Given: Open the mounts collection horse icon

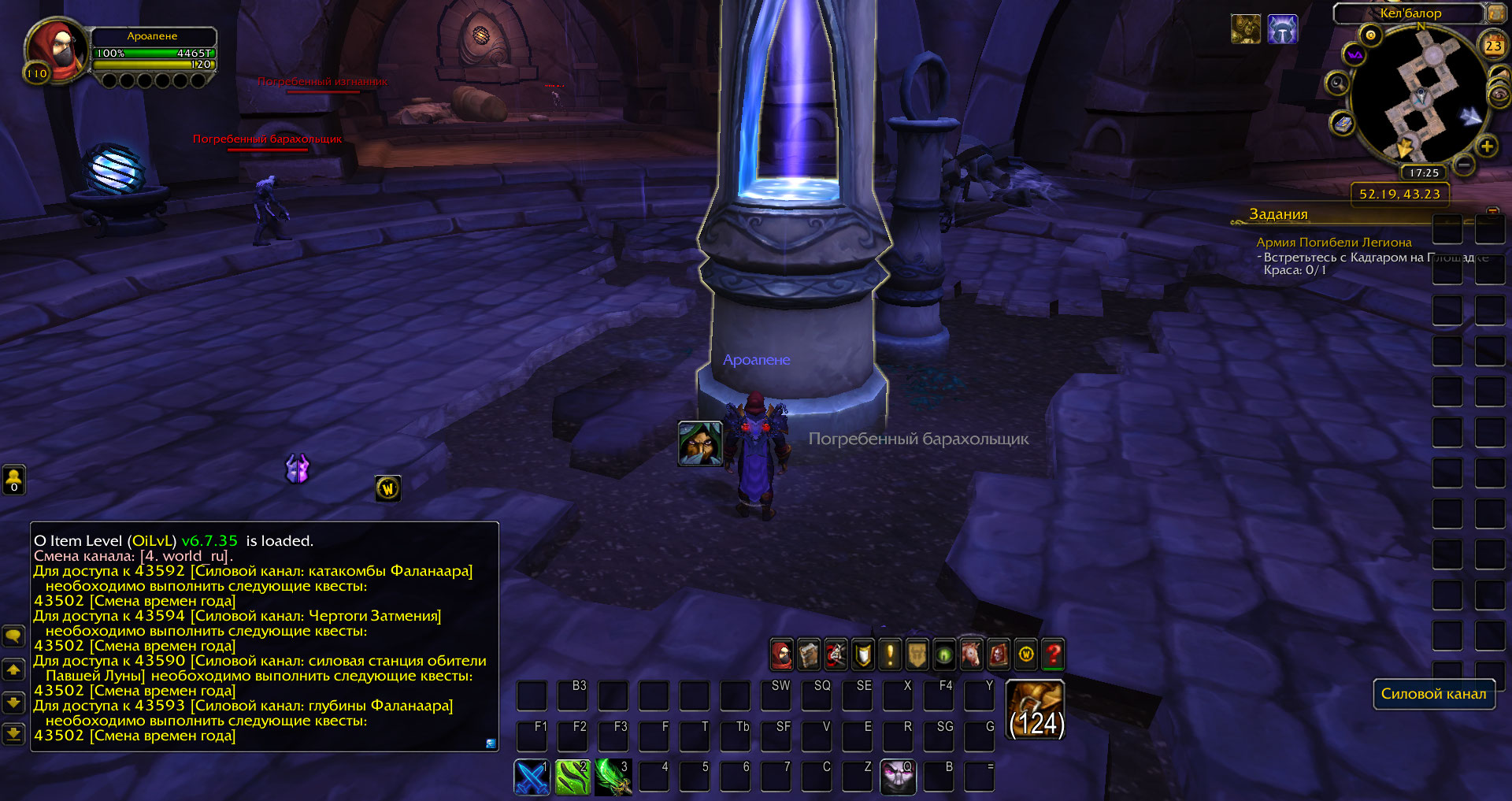Looking at the screenshot, I should pos(971,655).
